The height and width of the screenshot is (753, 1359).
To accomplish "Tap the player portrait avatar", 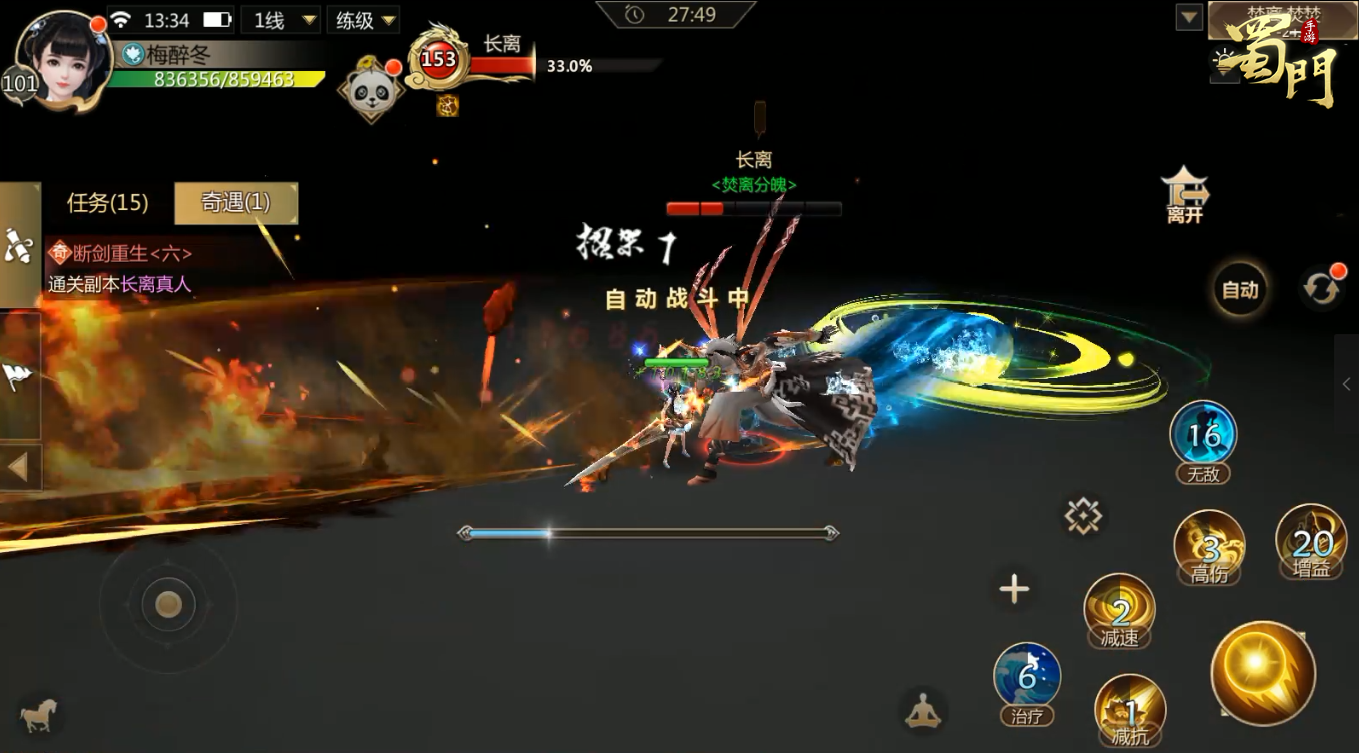I will [x=62, y=58].
